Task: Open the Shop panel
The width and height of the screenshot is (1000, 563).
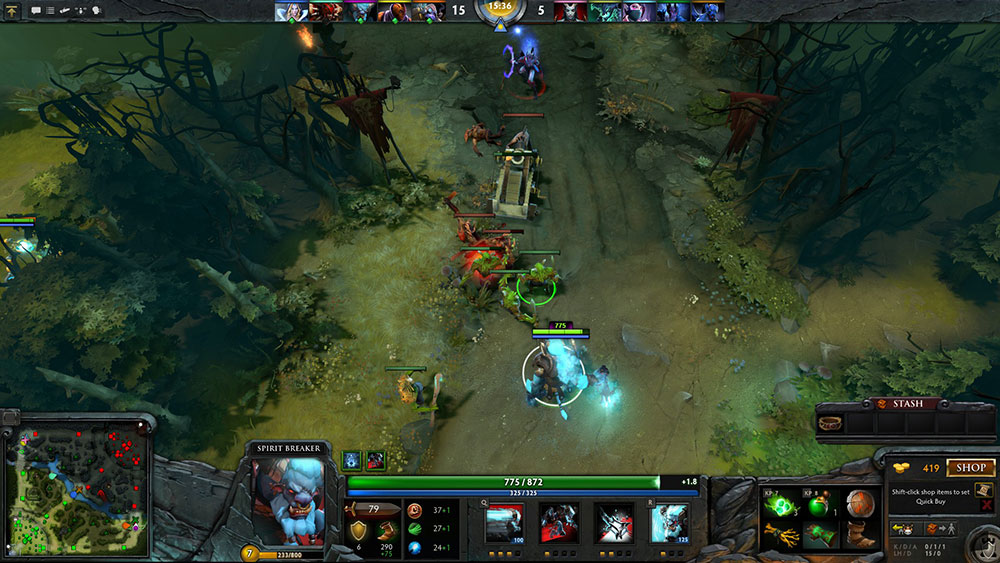Action: [970, 467]
